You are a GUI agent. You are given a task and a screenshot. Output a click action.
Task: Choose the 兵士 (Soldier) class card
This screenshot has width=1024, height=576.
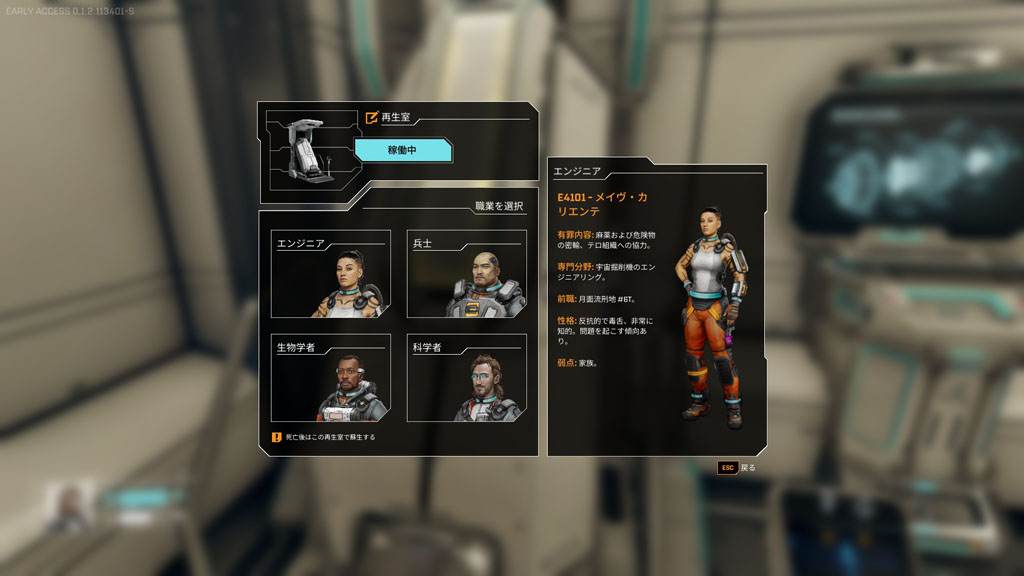click(467, 275)
